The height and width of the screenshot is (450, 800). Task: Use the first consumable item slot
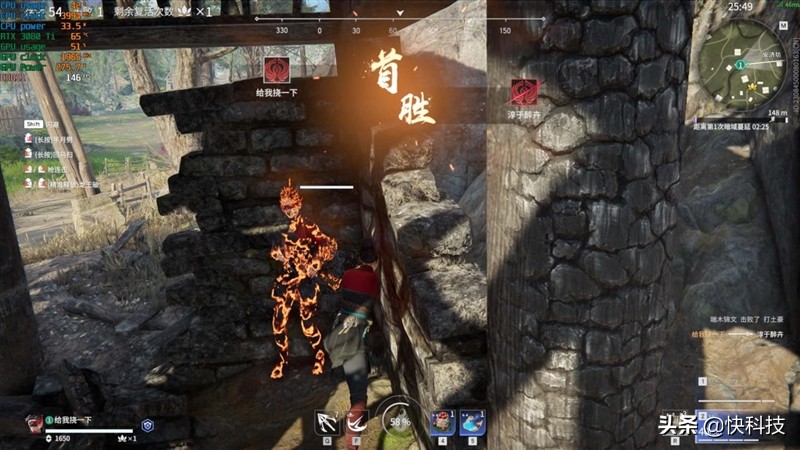coord(443,422)
